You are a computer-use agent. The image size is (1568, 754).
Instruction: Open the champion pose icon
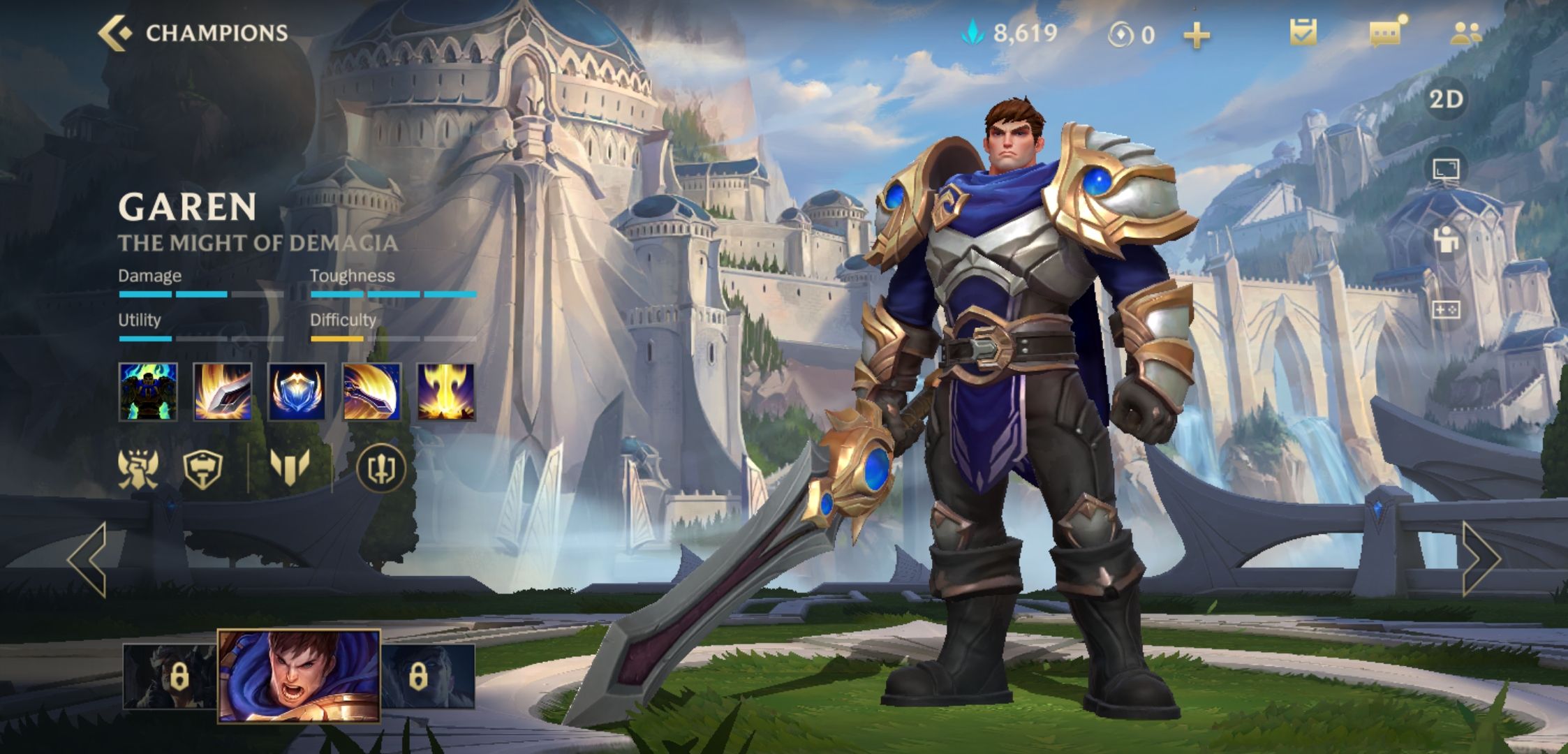pyautogui.click(x=1446, y=239)
